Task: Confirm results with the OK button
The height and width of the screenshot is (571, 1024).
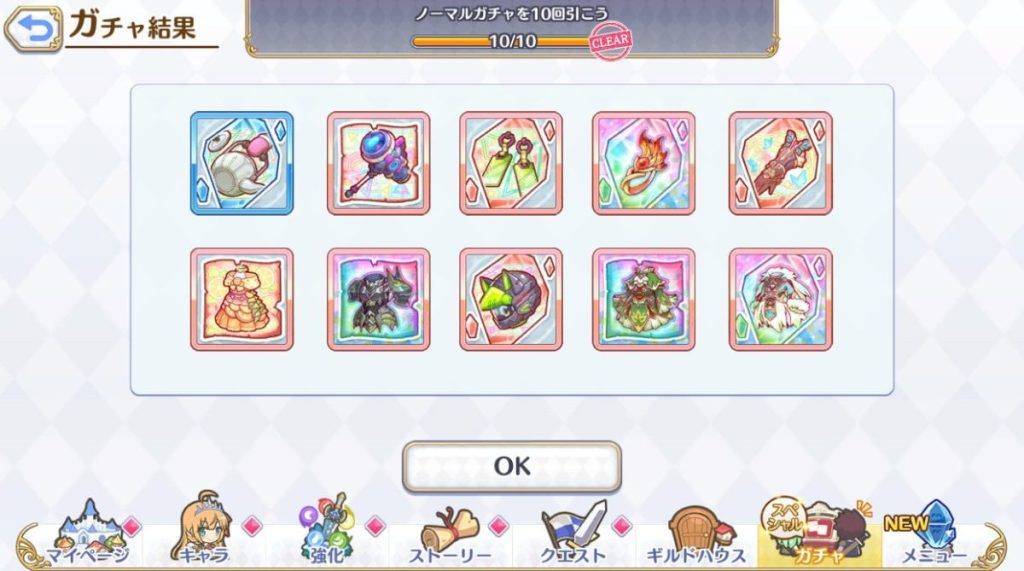Action: [x=511, y=466]
